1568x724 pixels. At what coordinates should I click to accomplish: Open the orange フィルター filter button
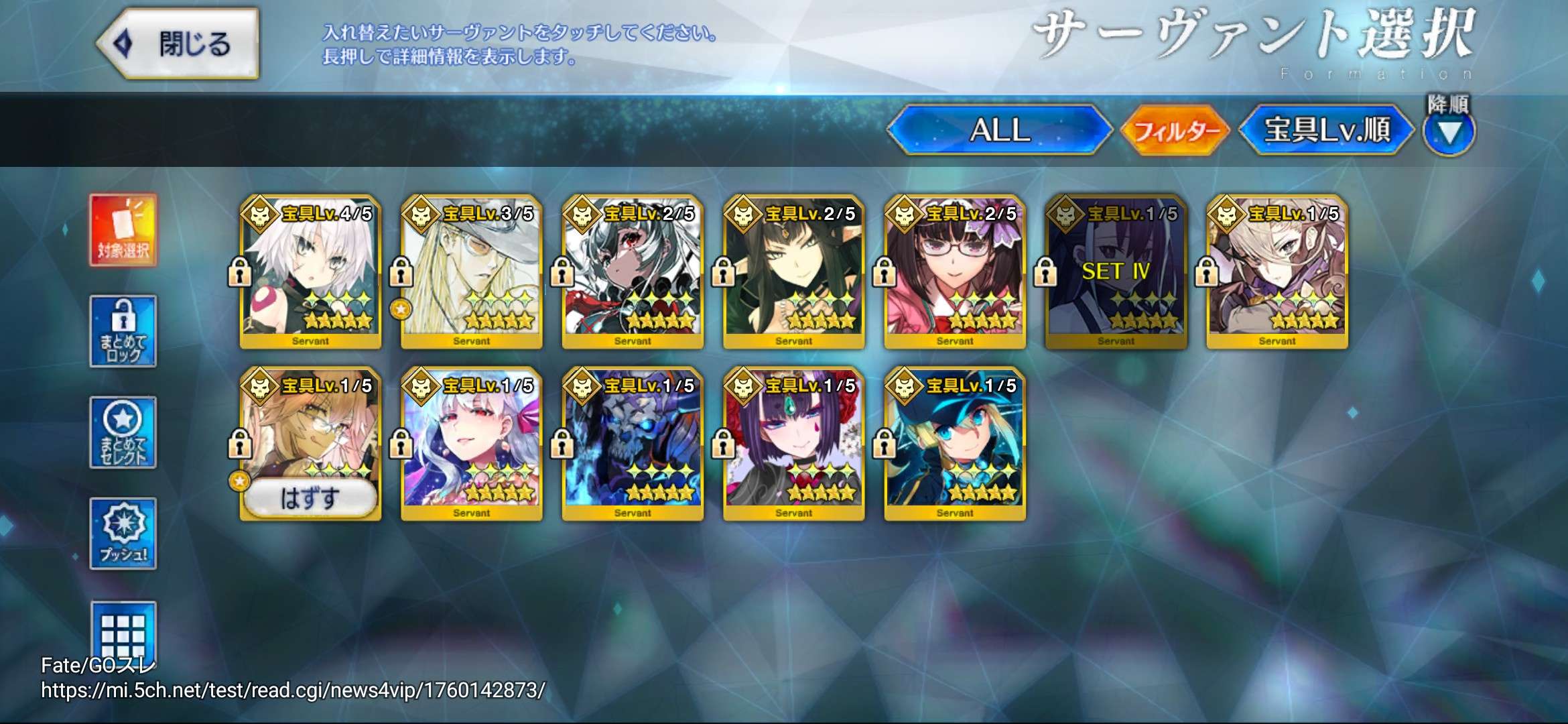(x=1176, y=130)
